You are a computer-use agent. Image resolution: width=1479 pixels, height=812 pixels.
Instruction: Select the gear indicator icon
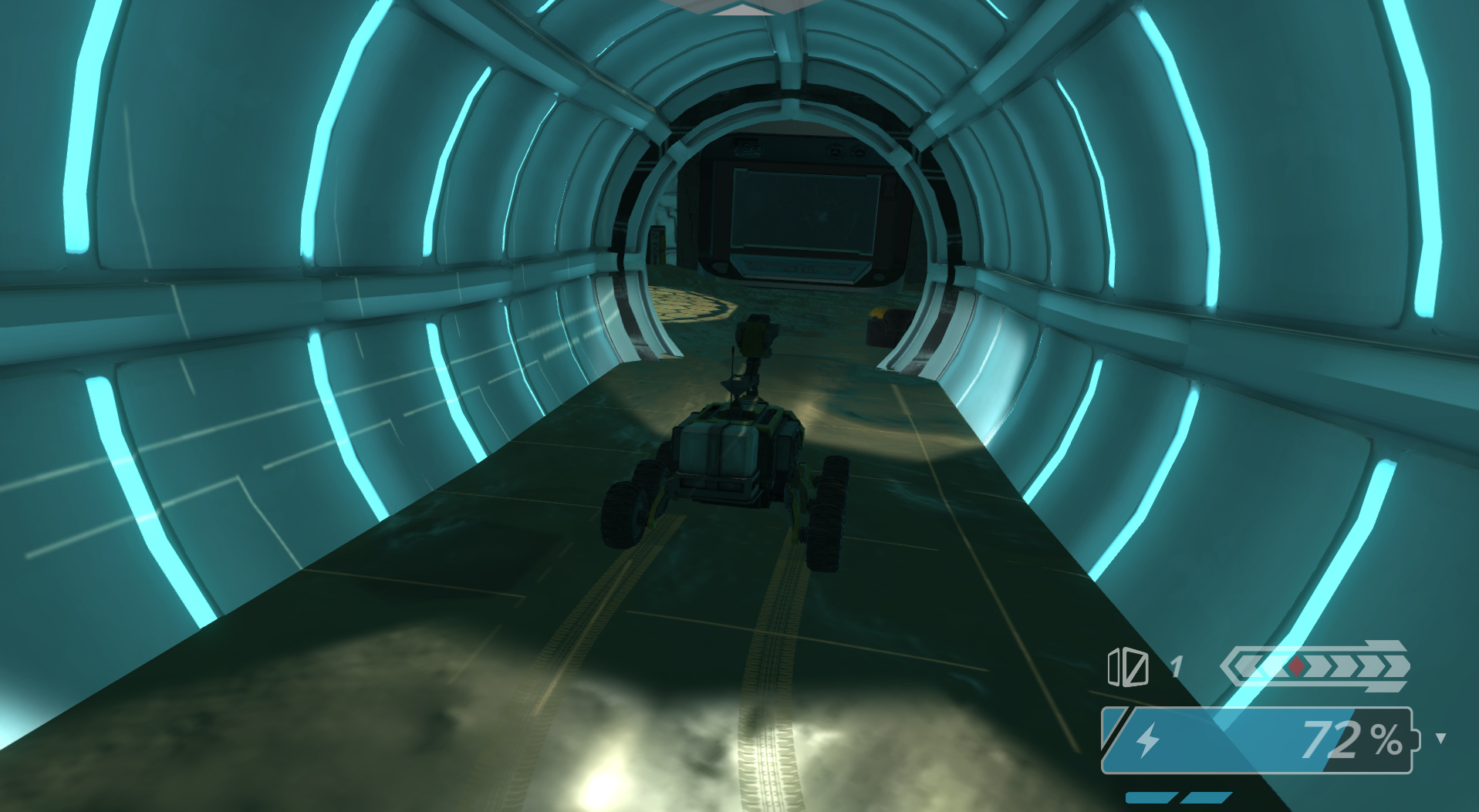point(1128,668)
